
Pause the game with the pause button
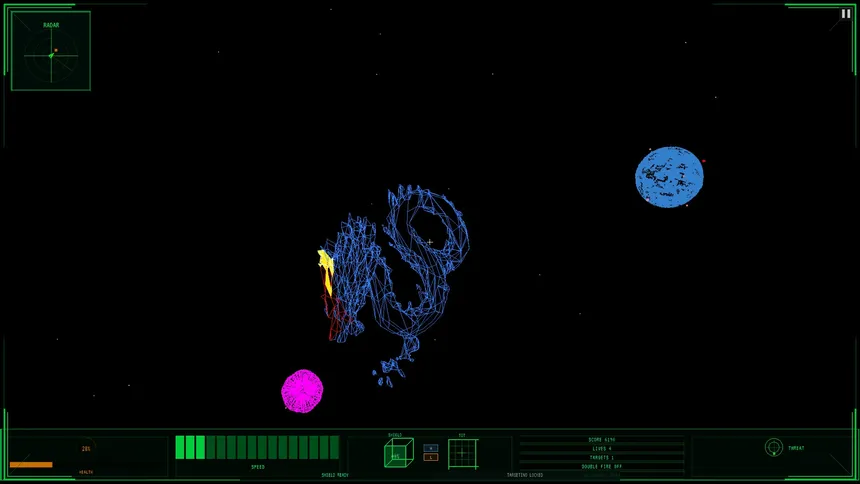tap(846, 14)
